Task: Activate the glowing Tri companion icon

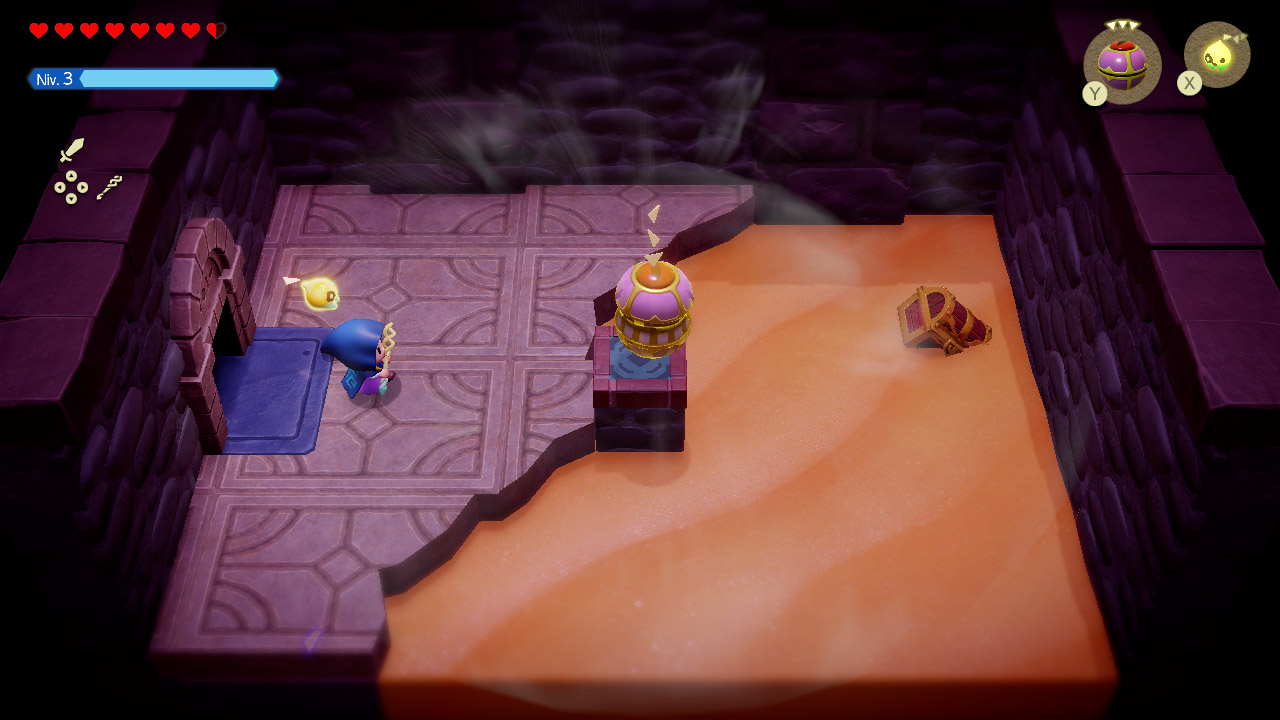Action: [x=1217, y=55]
